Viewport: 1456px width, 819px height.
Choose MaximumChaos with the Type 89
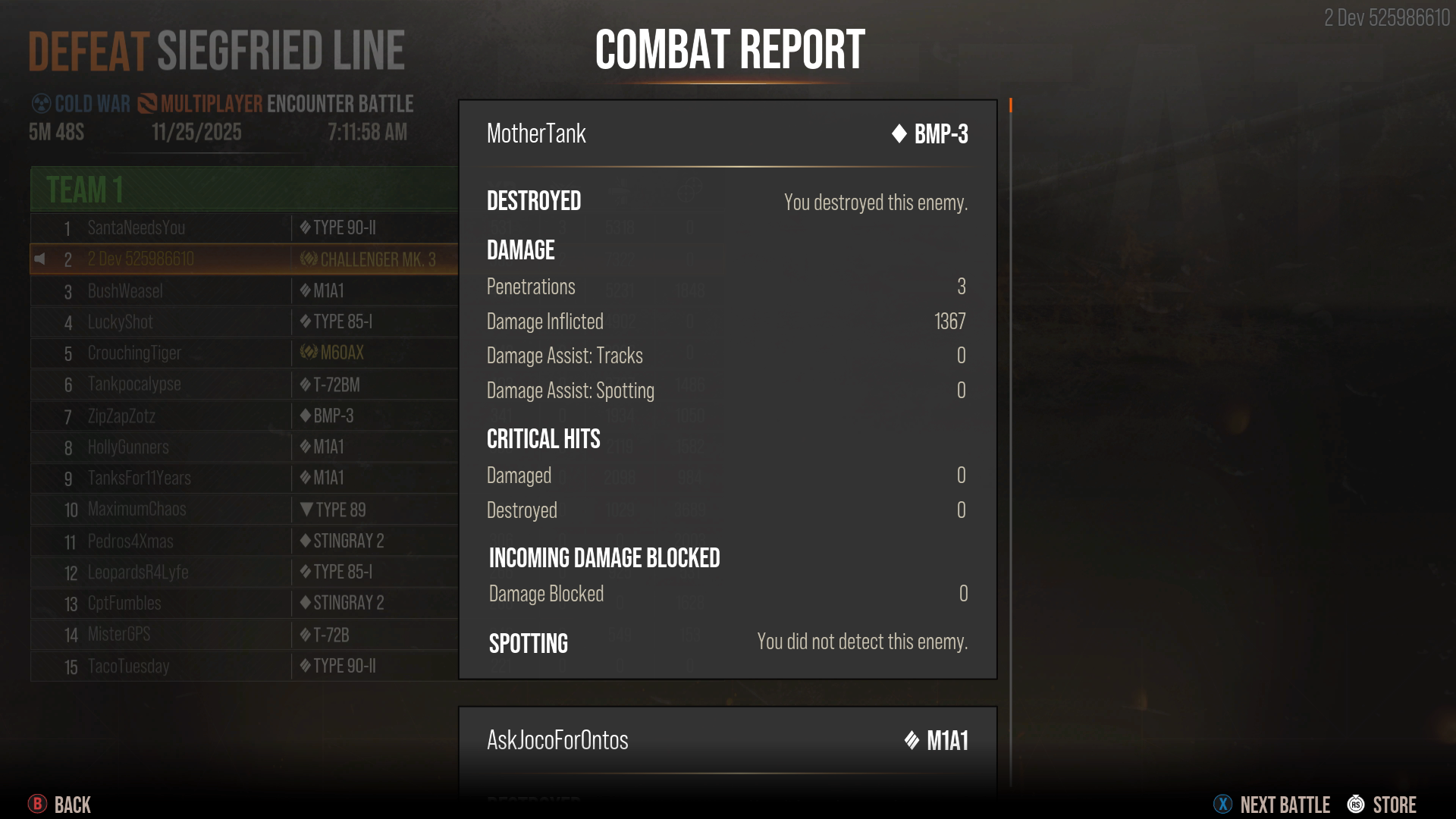136,510
